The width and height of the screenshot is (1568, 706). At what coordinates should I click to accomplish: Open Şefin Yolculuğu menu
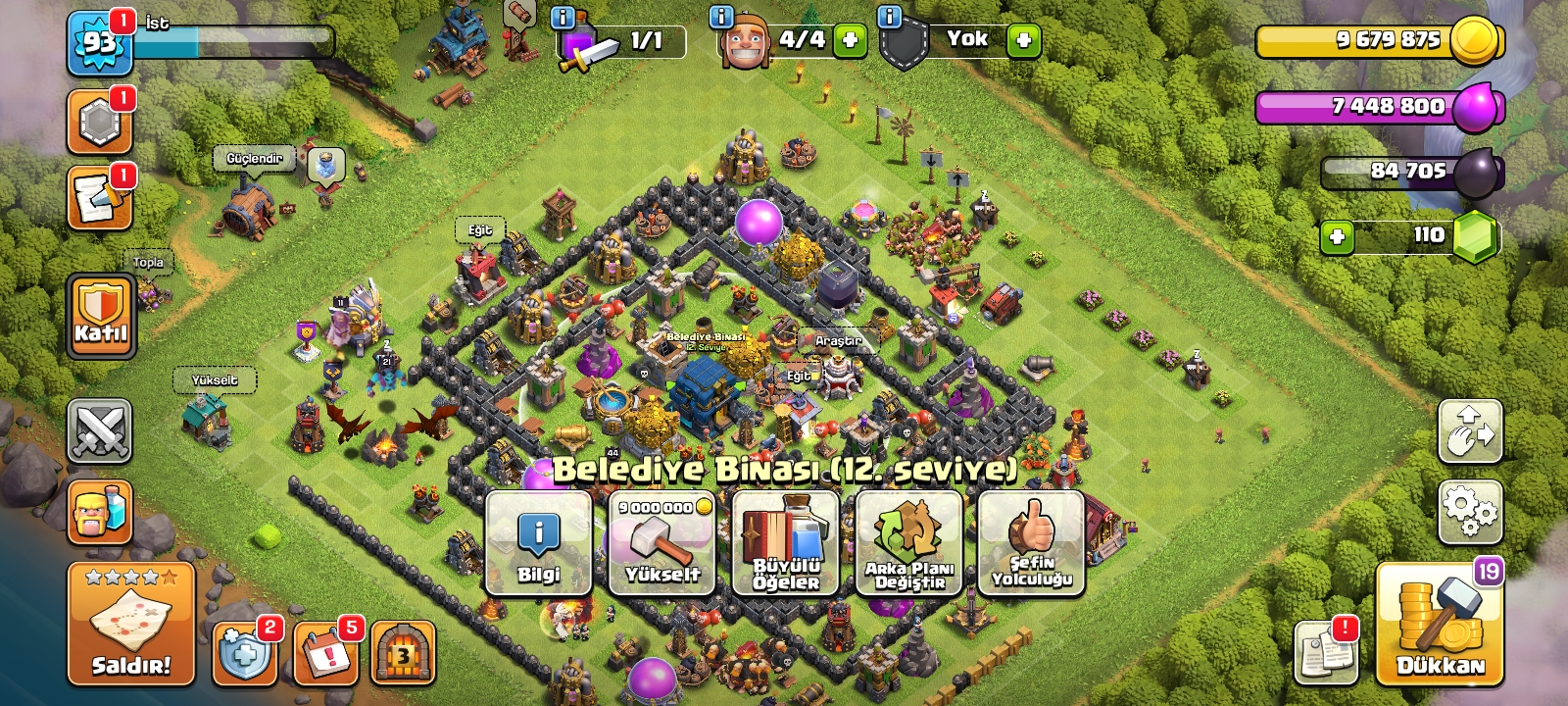(1031, 543)
